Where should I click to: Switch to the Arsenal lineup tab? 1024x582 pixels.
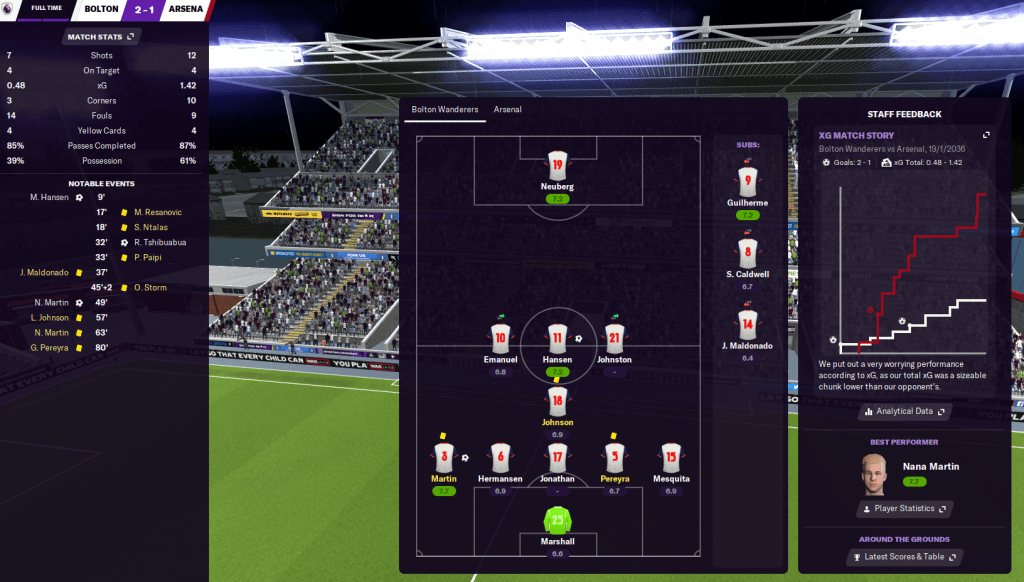[x=507, y=110]
